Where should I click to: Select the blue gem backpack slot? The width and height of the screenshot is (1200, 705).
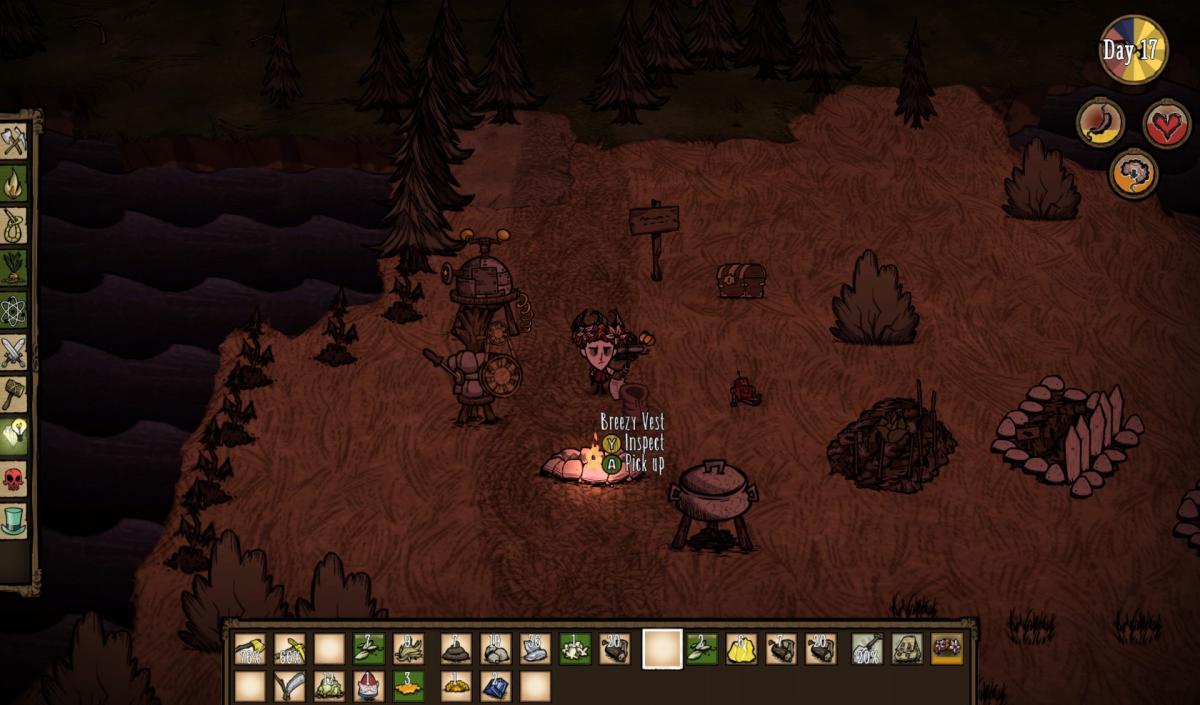point(495,686)
